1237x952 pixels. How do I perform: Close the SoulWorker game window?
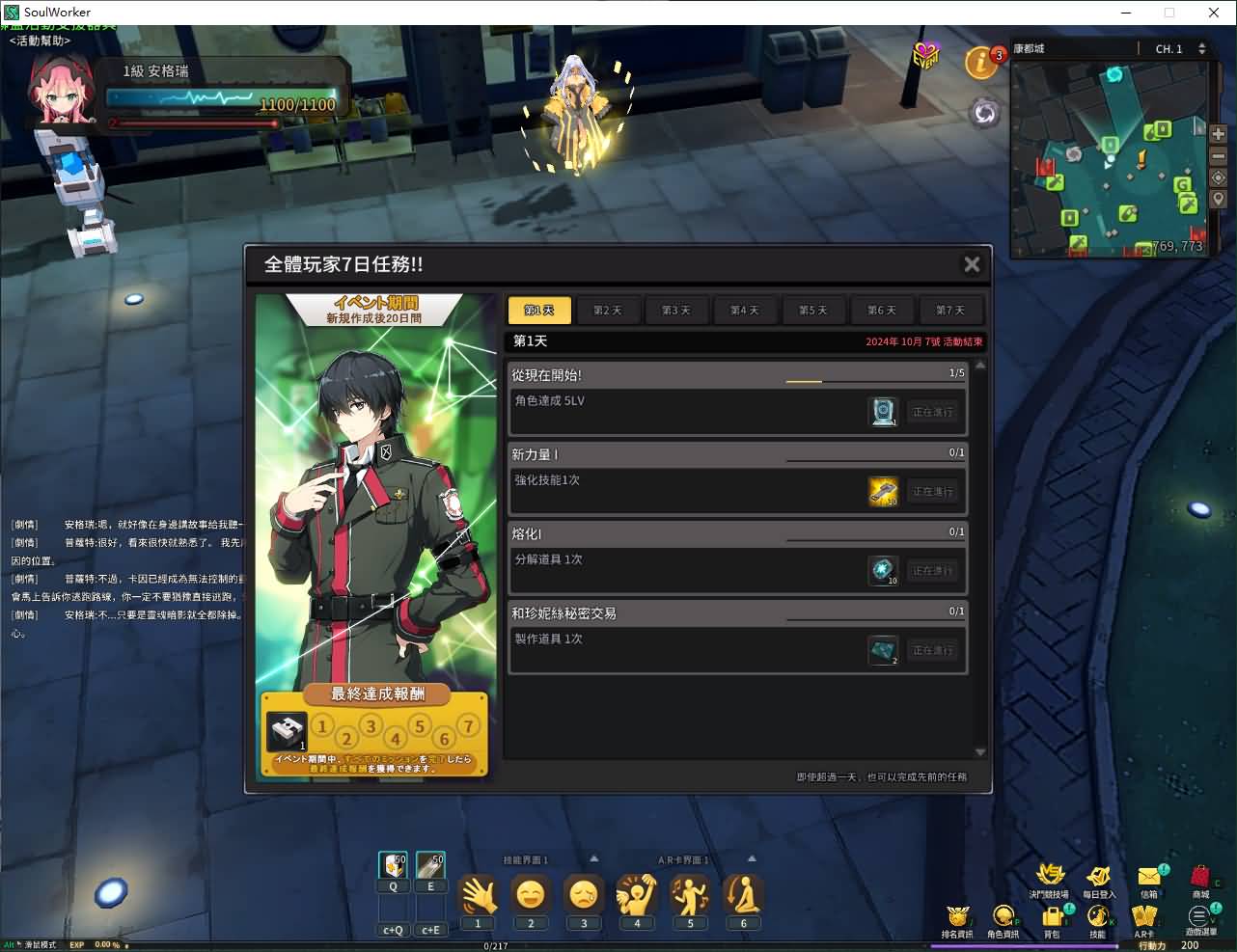click(x=1214, y=13)
